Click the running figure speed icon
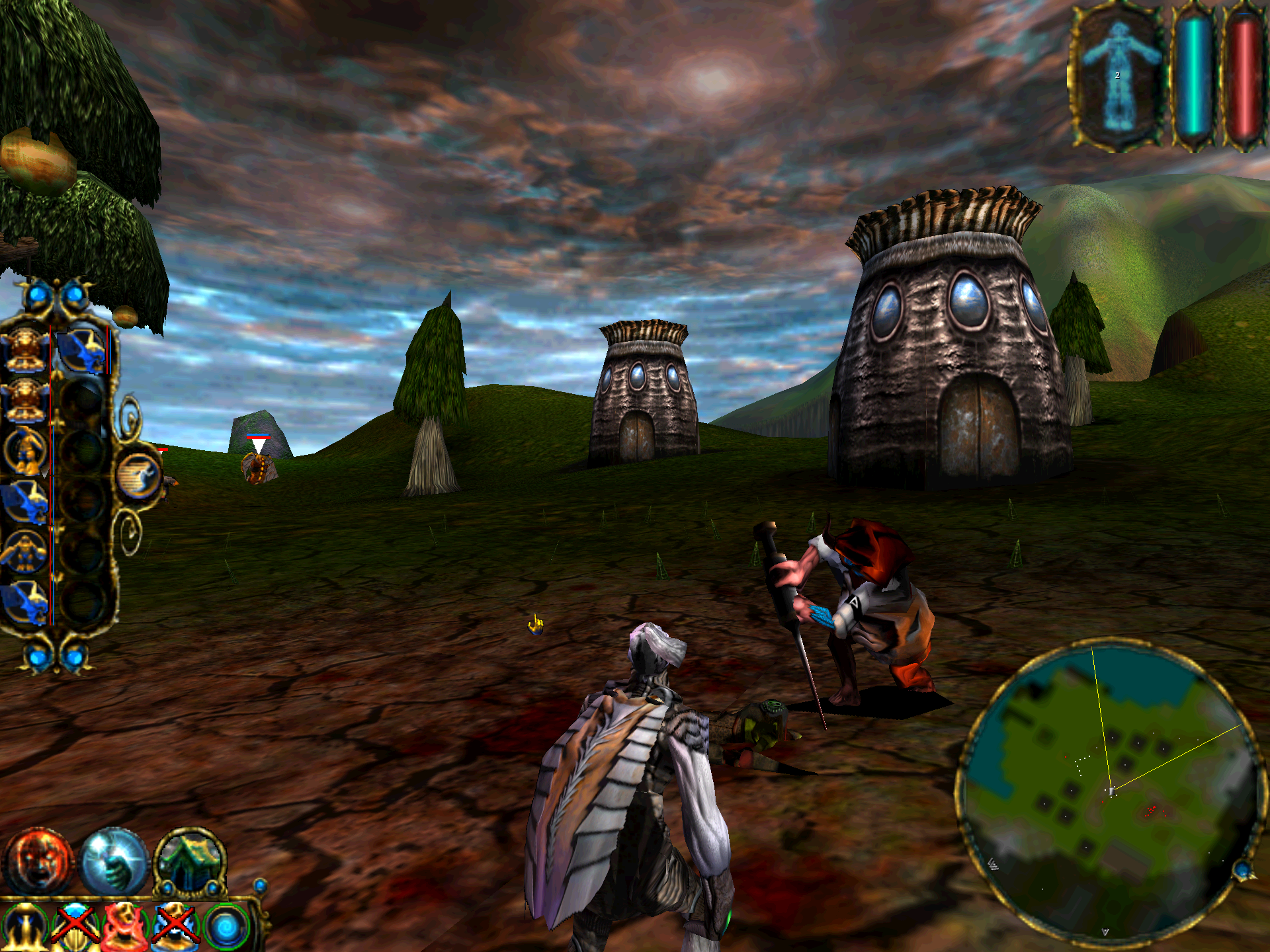 139,476
